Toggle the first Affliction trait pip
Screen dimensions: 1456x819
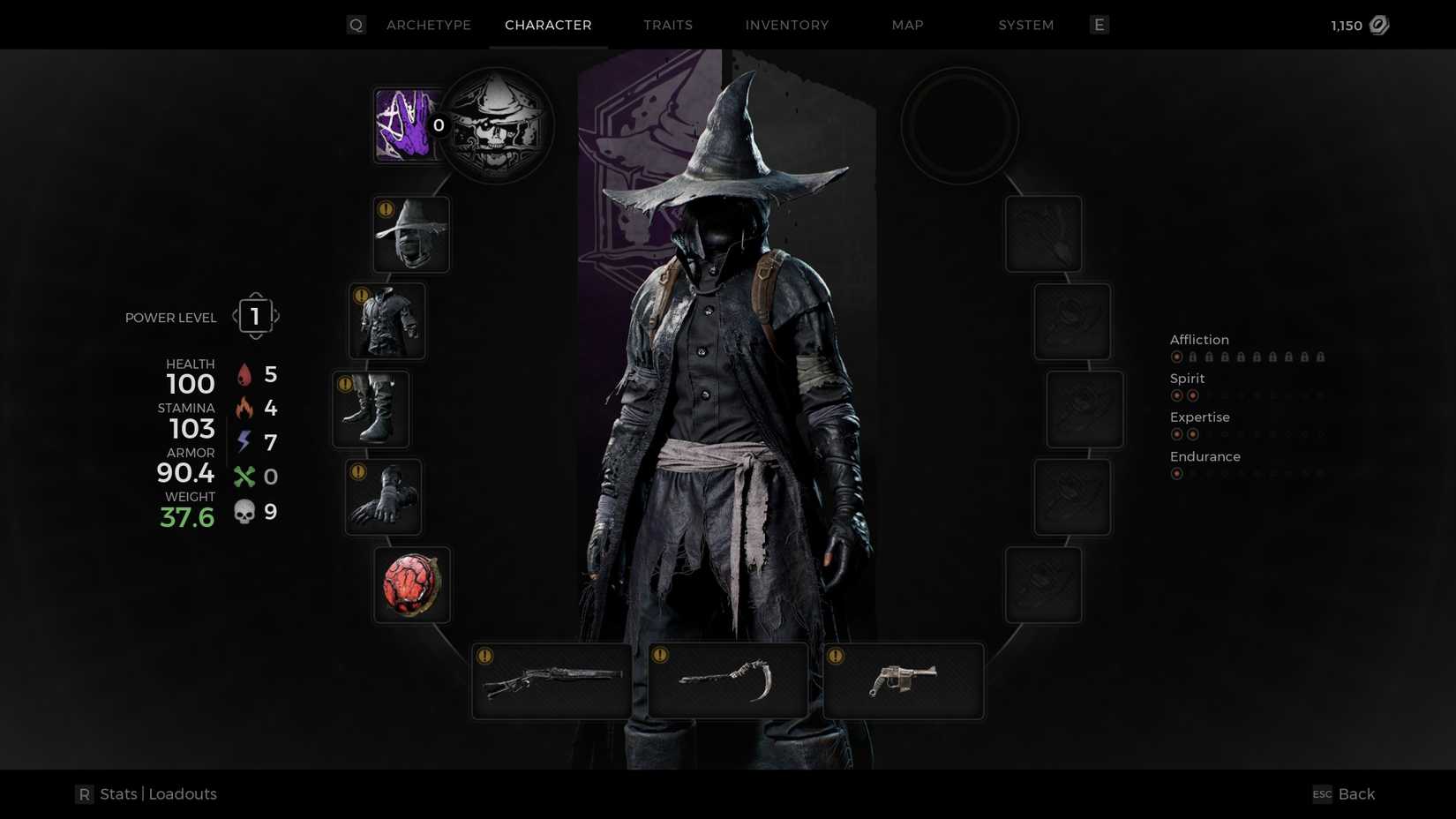[1177, 357]
